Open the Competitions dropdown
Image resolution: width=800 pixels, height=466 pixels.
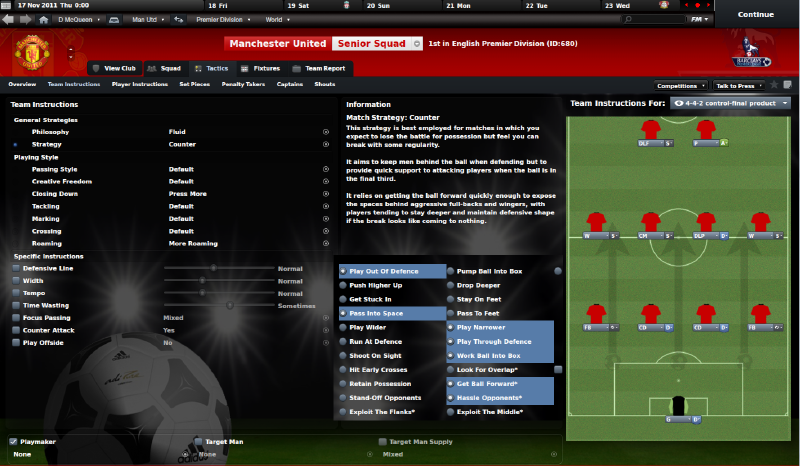(x=677, y=86)
